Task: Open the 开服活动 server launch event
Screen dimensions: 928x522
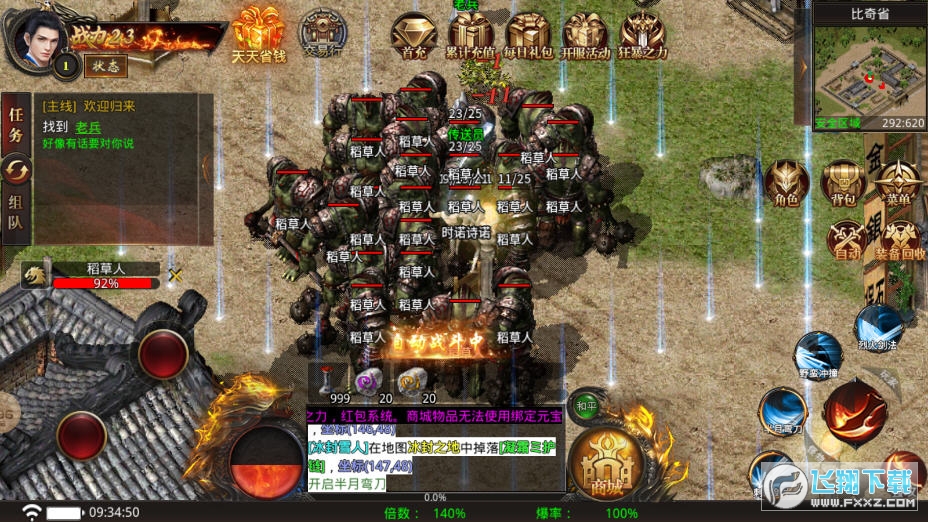Action: click(585, 35)
